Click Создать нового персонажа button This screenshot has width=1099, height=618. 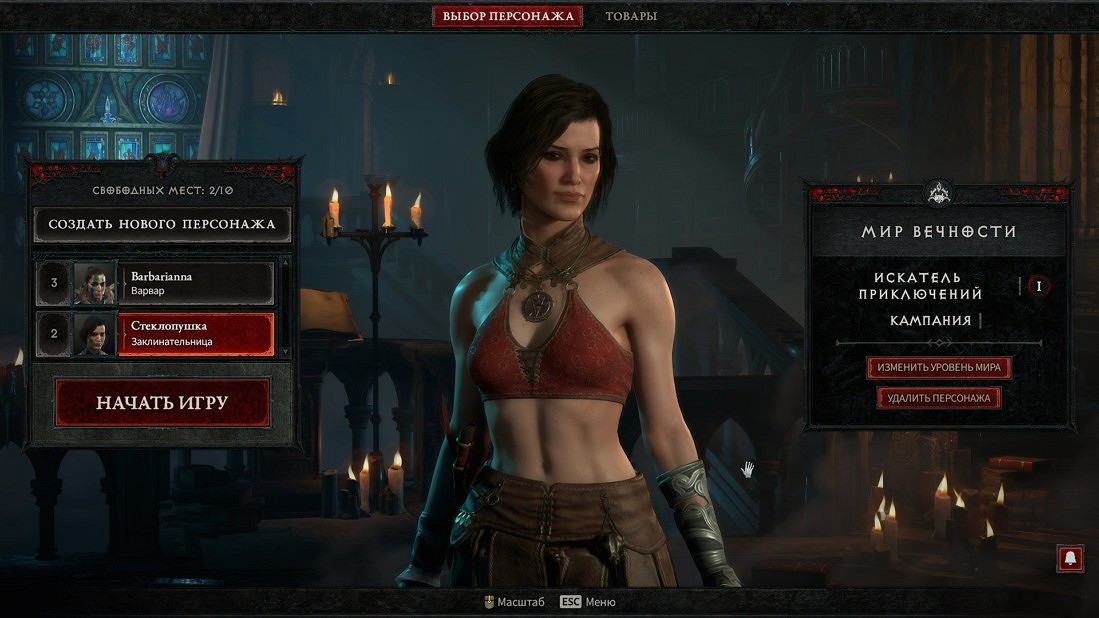pos(162,224)
